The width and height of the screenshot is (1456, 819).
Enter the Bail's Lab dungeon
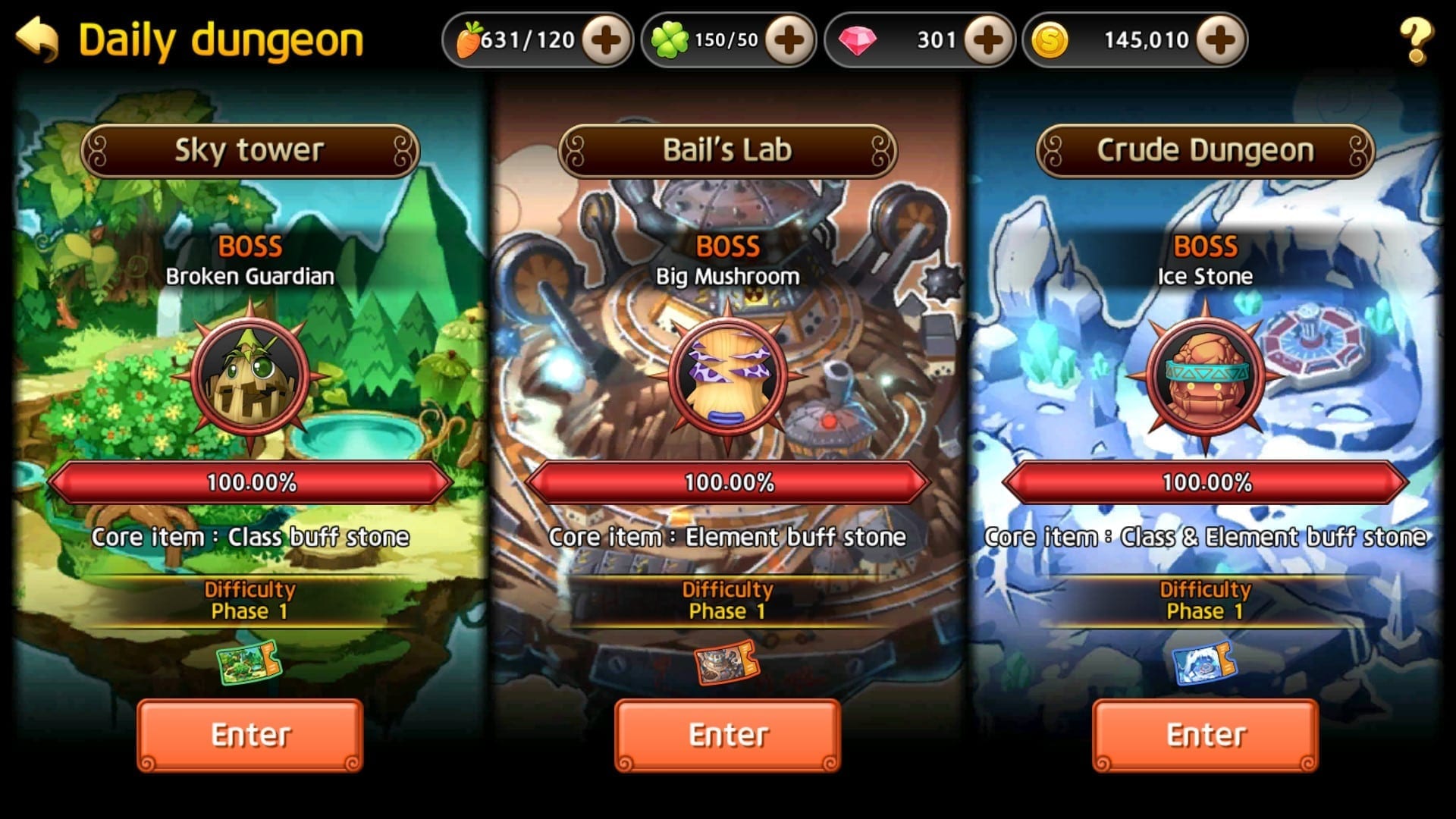[727, 735]
